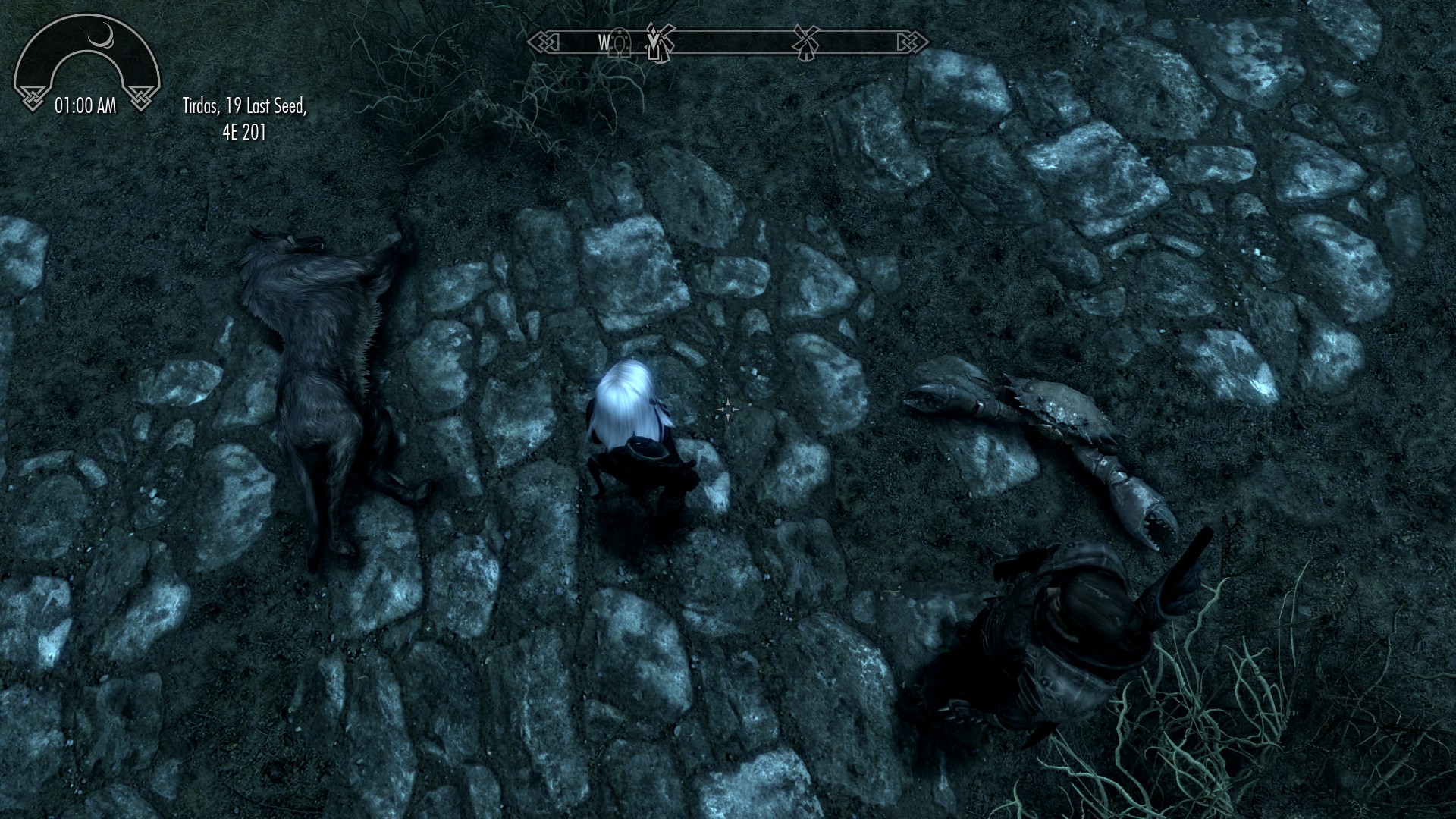Click the horseshoe stable marker on the compass
Screen dimensions: 1456x819
tap(620, 43)
